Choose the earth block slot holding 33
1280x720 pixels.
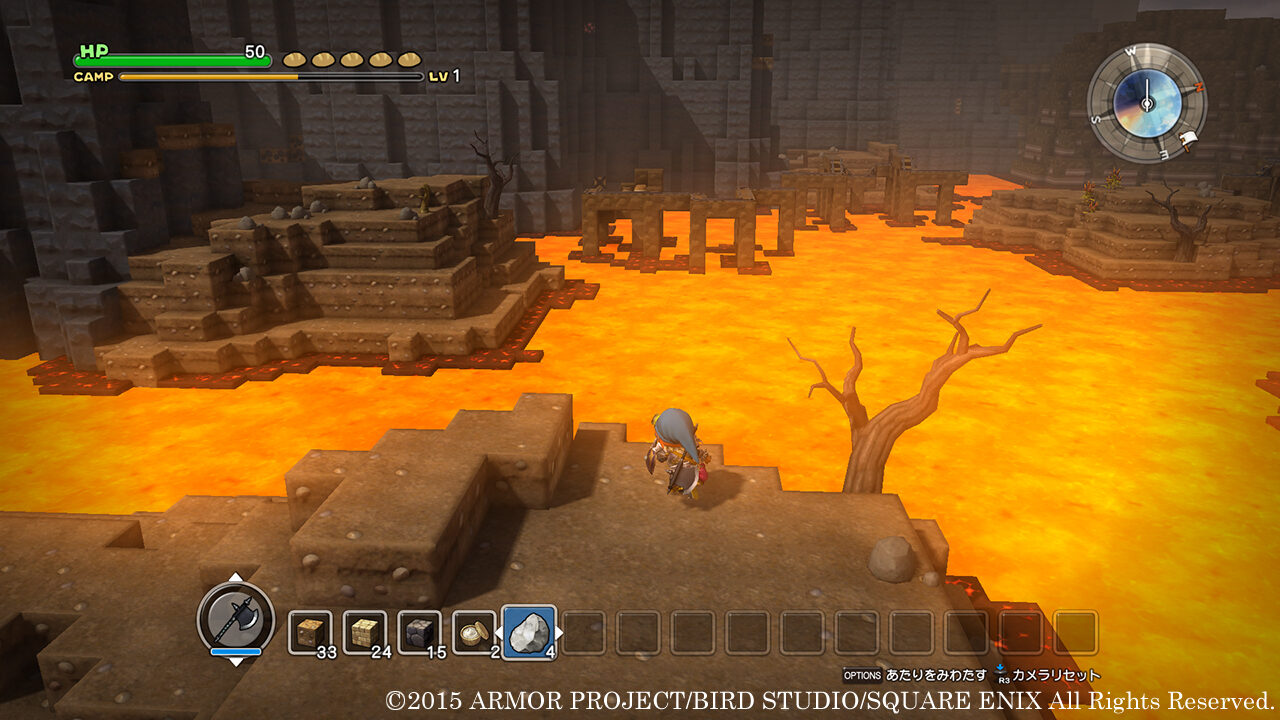coord(310,633)
